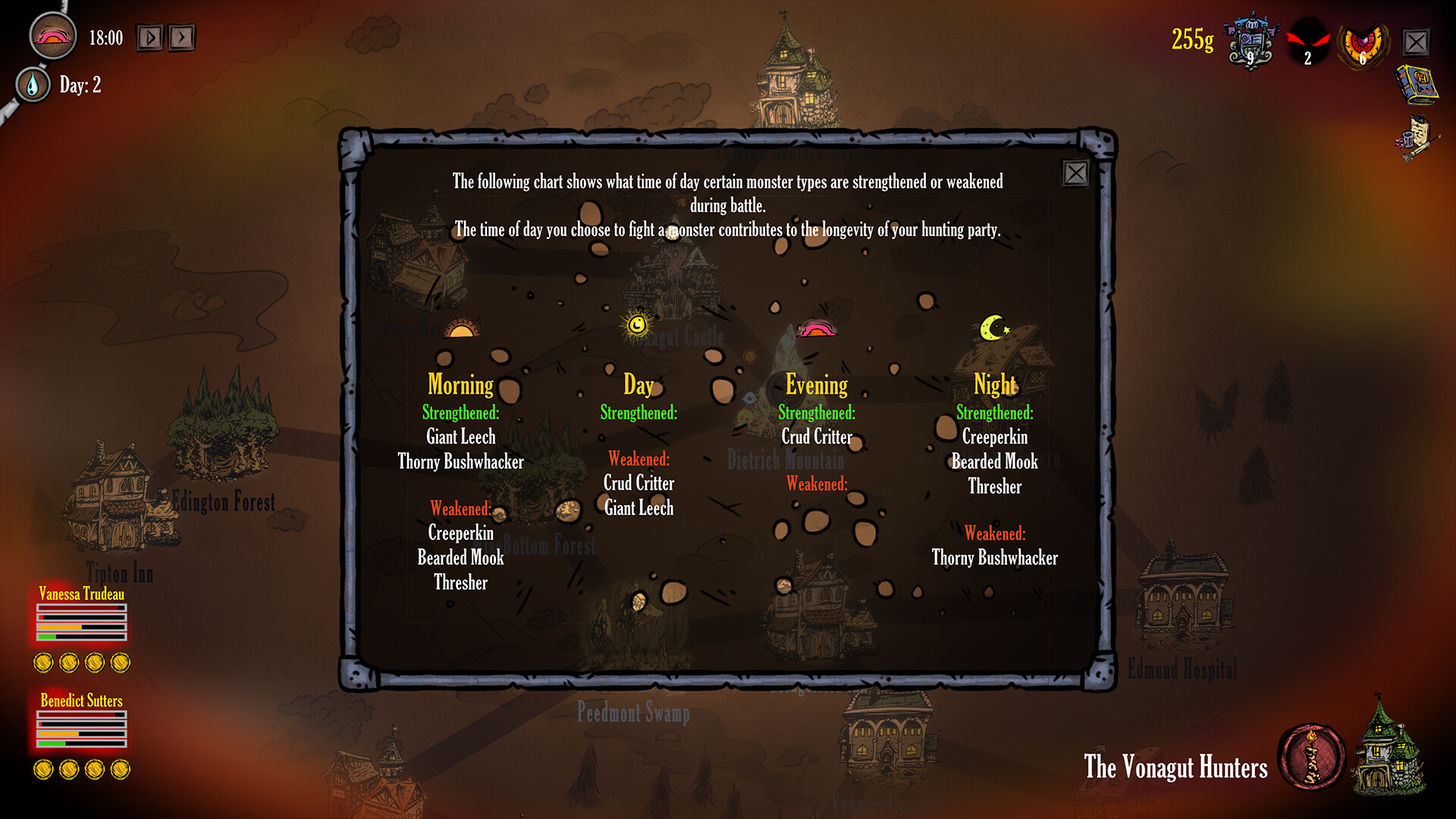
Task: Open the Vonagut family crest emblem showing 9
Action: [1248, 43]
